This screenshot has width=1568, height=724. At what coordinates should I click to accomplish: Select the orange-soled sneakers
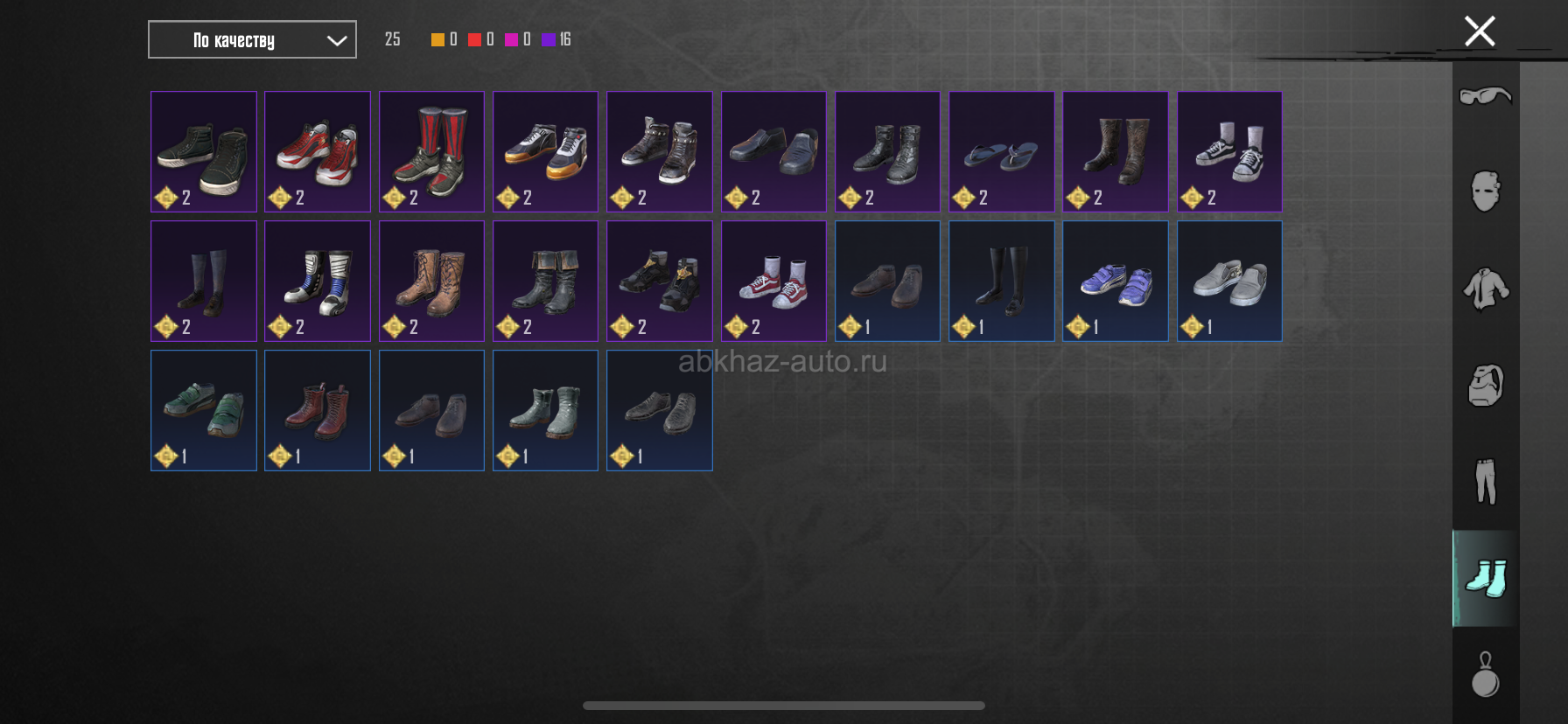coord(545,151)
